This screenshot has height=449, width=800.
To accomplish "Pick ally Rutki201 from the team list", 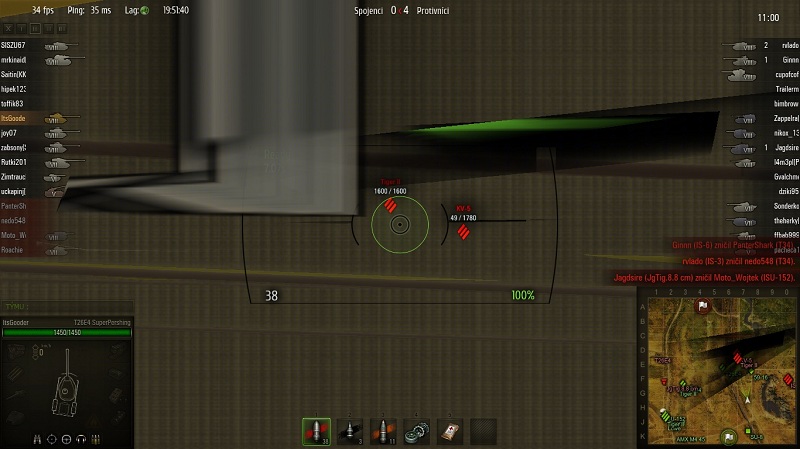I will 14,162.
